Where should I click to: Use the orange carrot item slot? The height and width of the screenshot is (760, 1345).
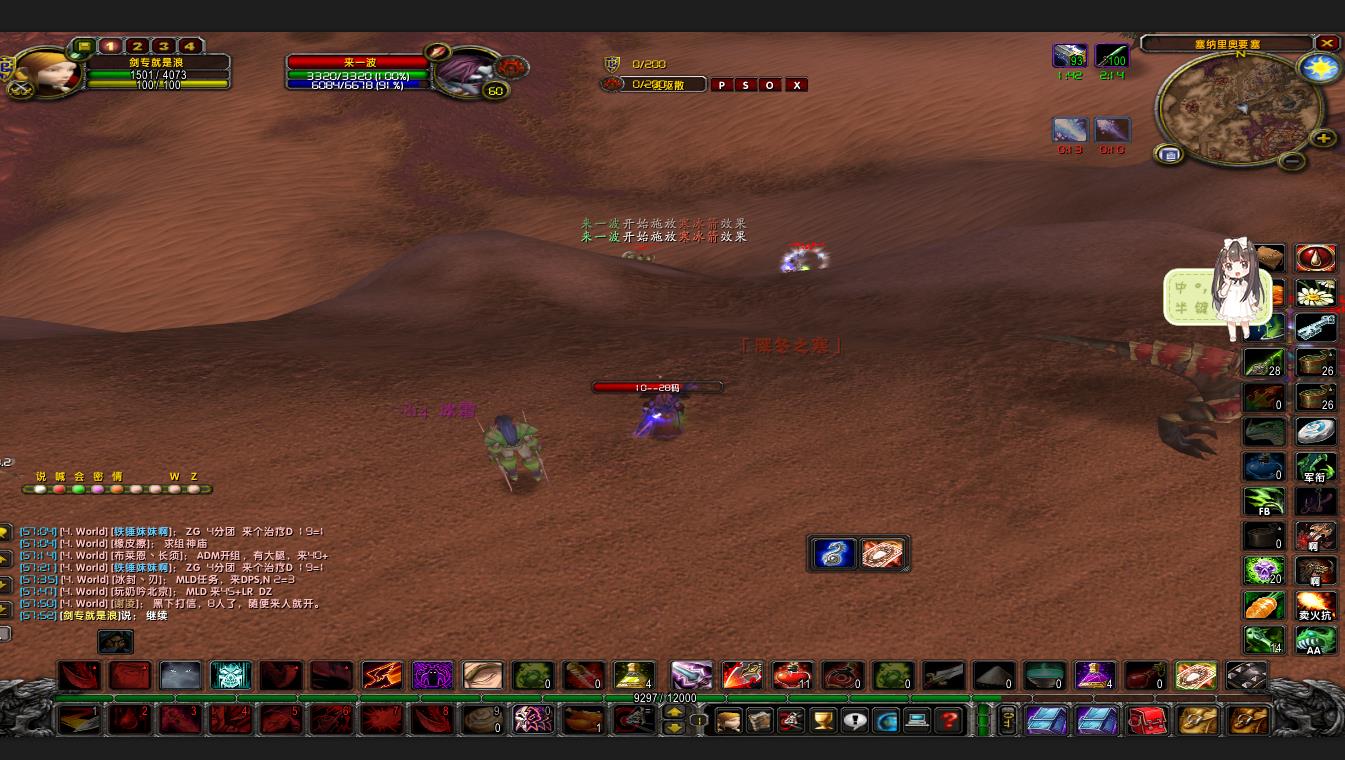tap(1264, 605)
